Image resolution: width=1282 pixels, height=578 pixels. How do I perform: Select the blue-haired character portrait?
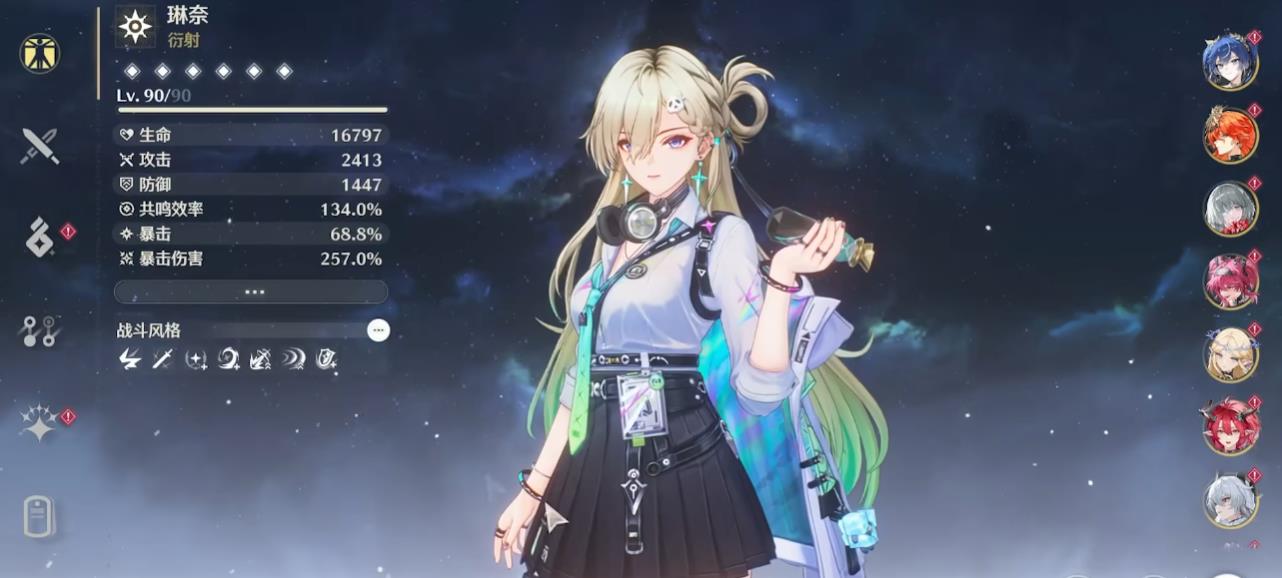(1229, 61)
